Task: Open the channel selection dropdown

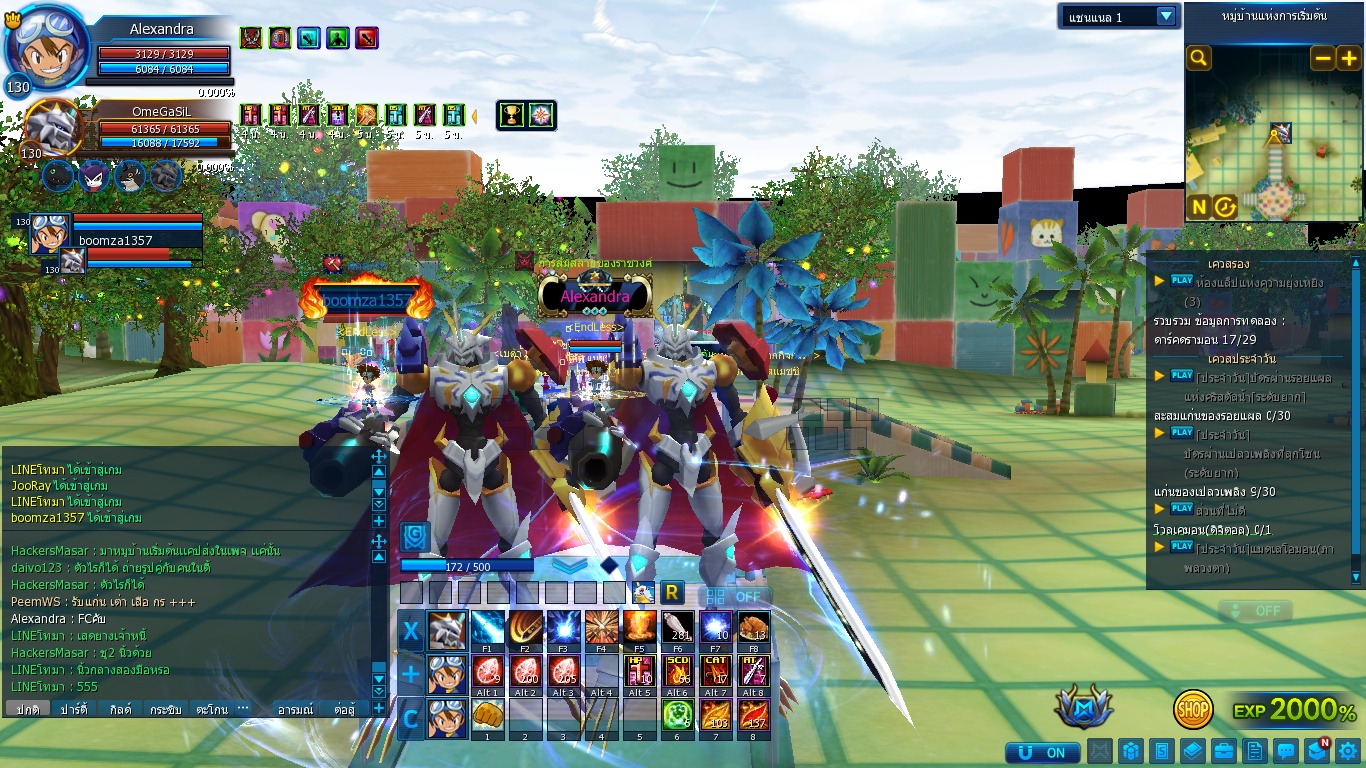Action: [1119, 16]
